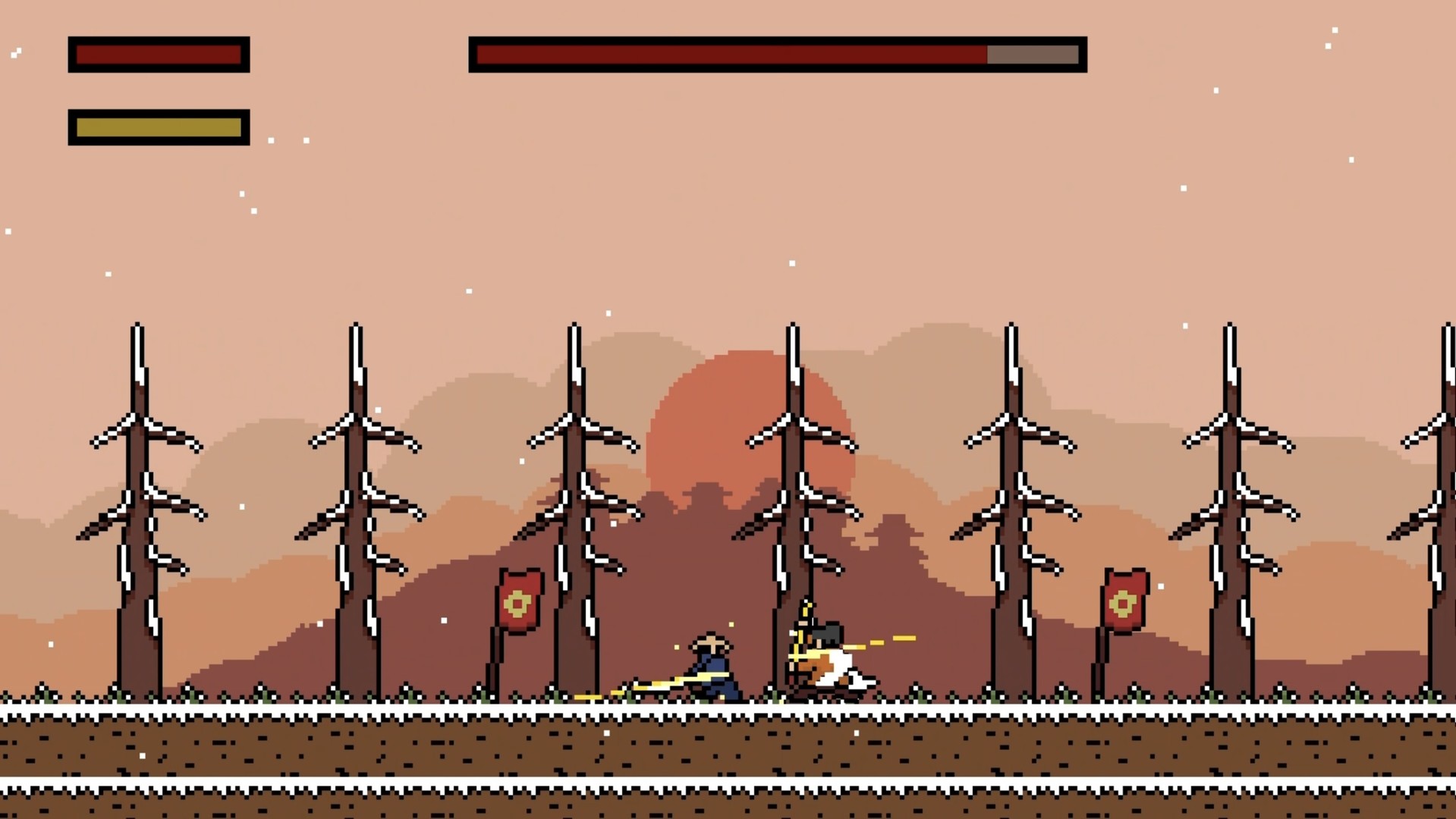Click the white-robed enemy samurai
This screenshot has height=819, width=1456.
tap(827, 667)
